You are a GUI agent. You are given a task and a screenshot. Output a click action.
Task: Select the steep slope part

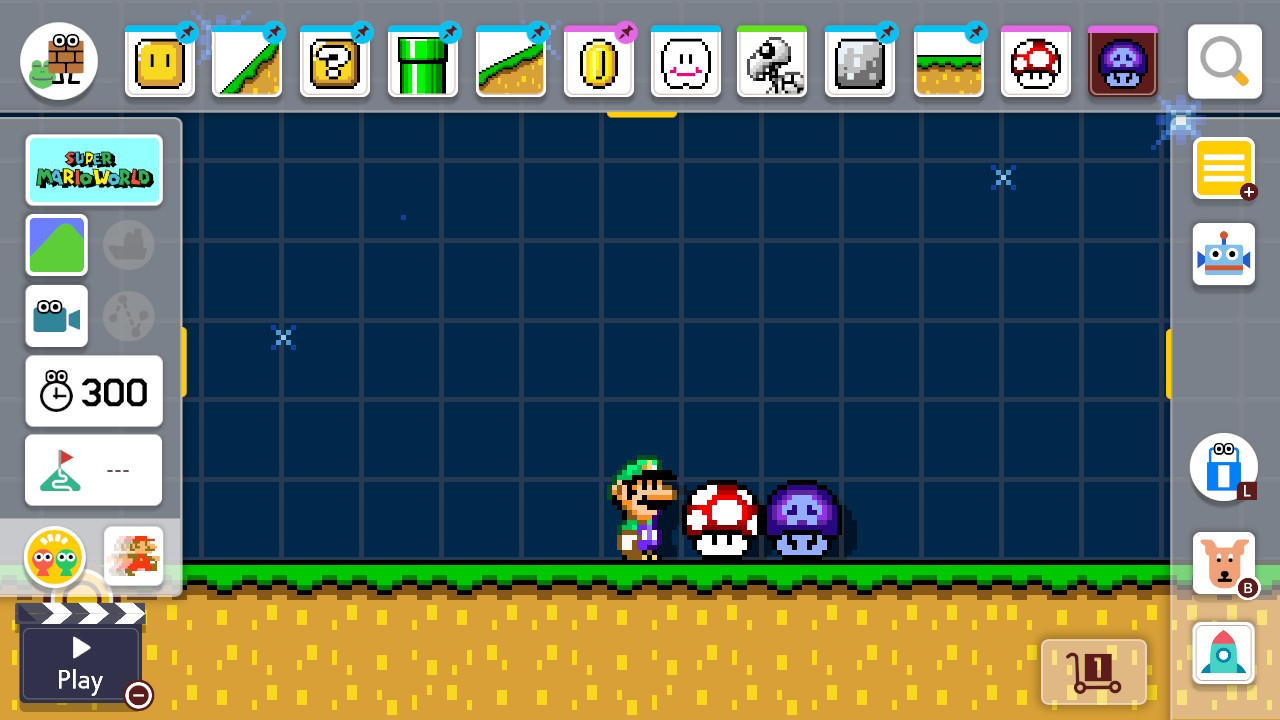tap(247, 61)
